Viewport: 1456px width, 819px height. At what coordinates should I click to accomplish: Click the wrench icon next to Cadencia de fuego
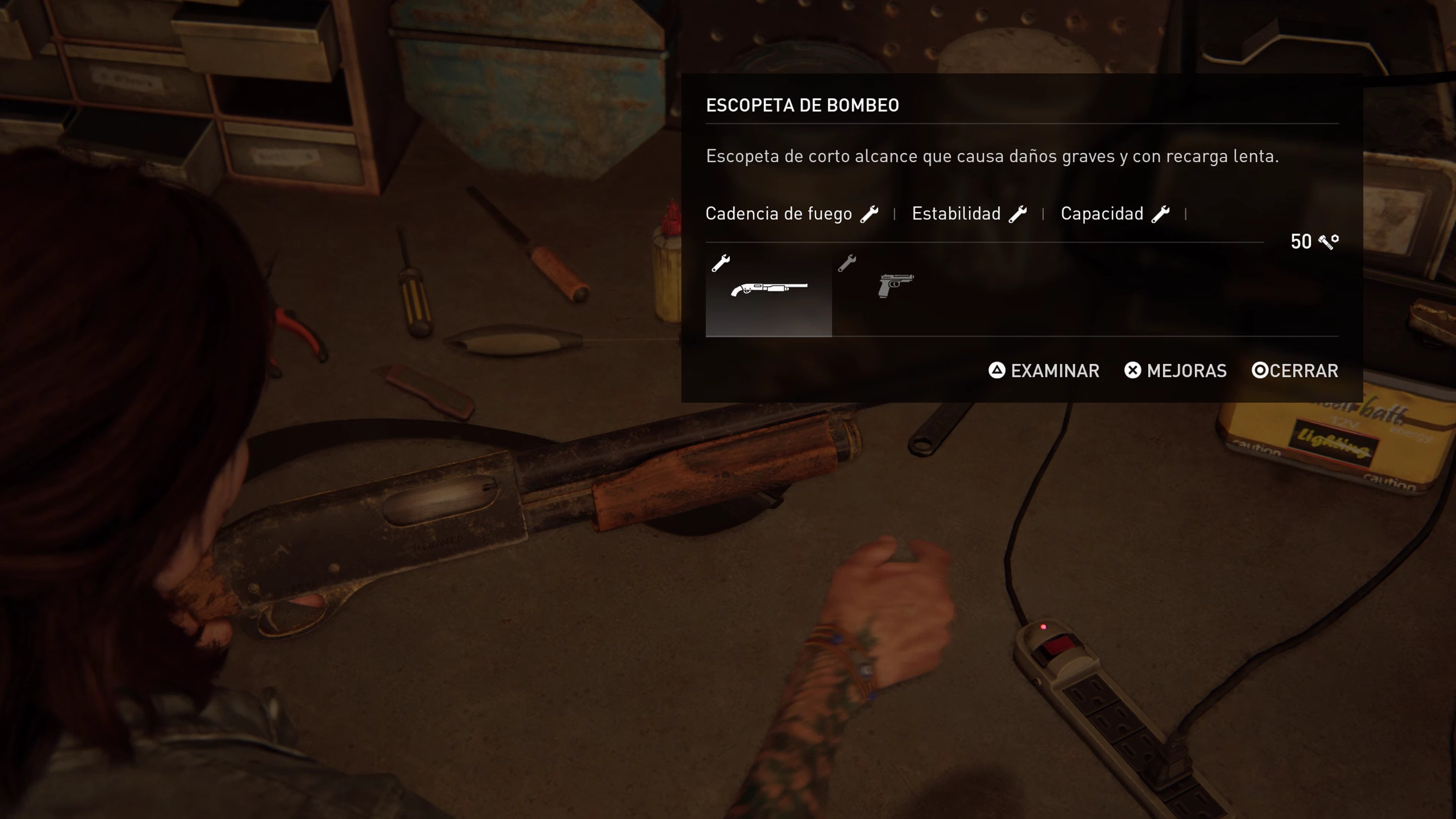pos(869,213)
